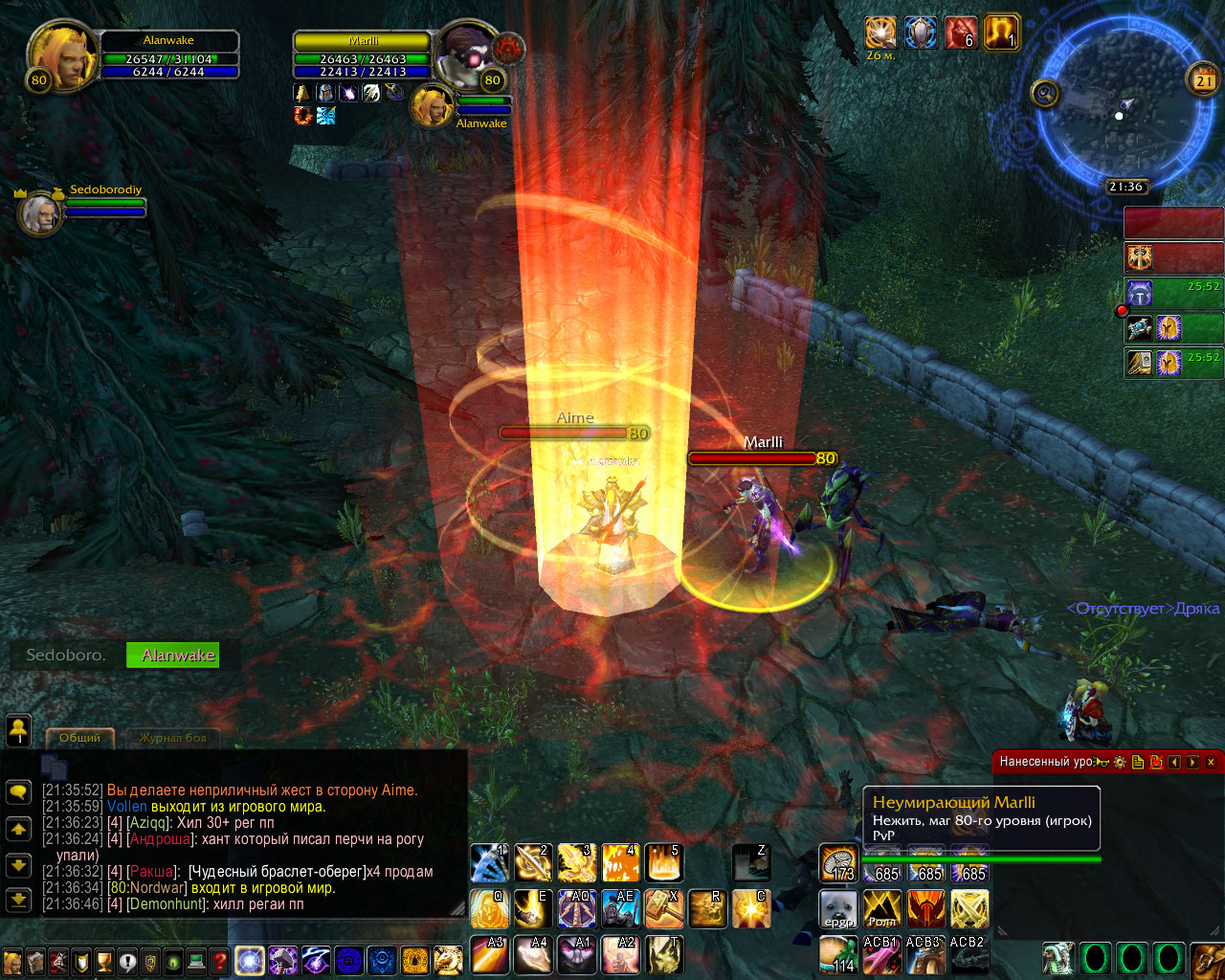Switch to the Общий chat tab
This screenshot has height=980, width=1225.
80,738
